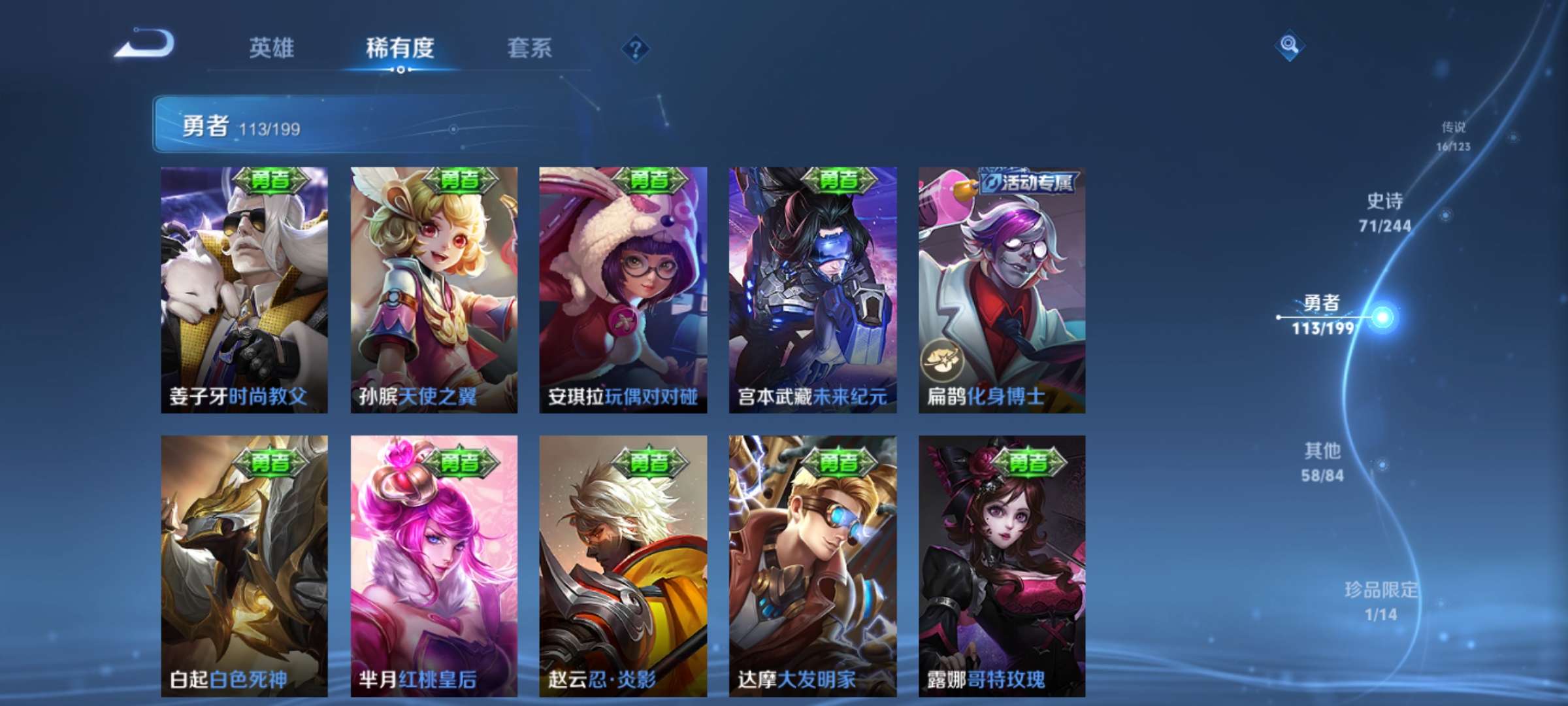Choose the 孙膑 天使之翼 skin
1568x706 pixels.
434,290
